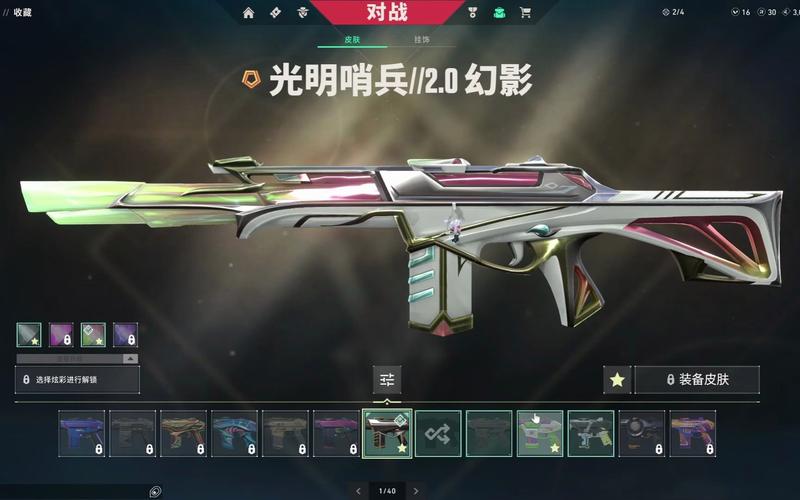Viewport: 800px width, 500px height.
Task: Switch to the 挂饰 buddies tab
Action: point(422,39)
